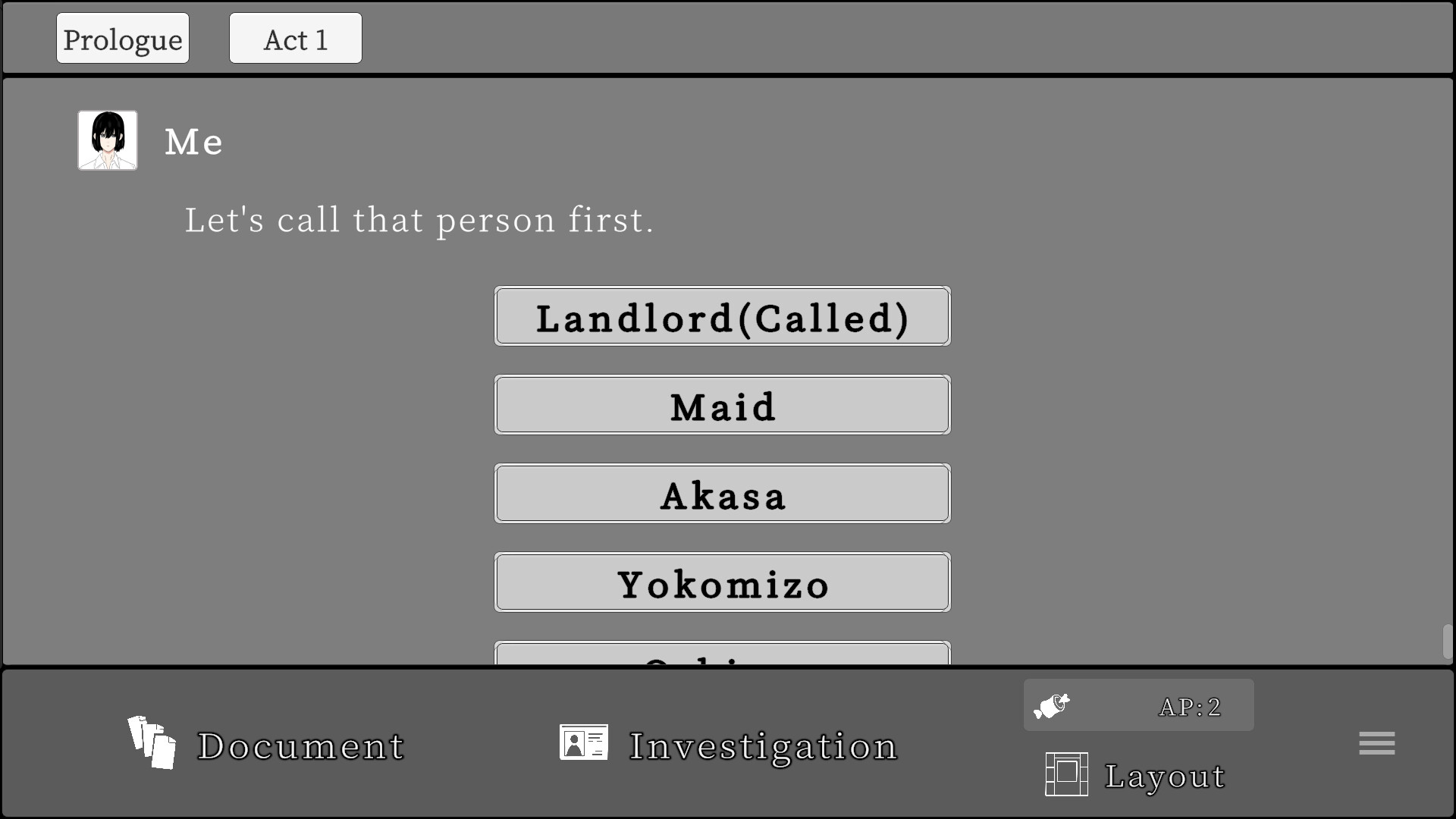Switch to the Prologue tab
The height and width of the screenshot is (819, 1456).
122,37
